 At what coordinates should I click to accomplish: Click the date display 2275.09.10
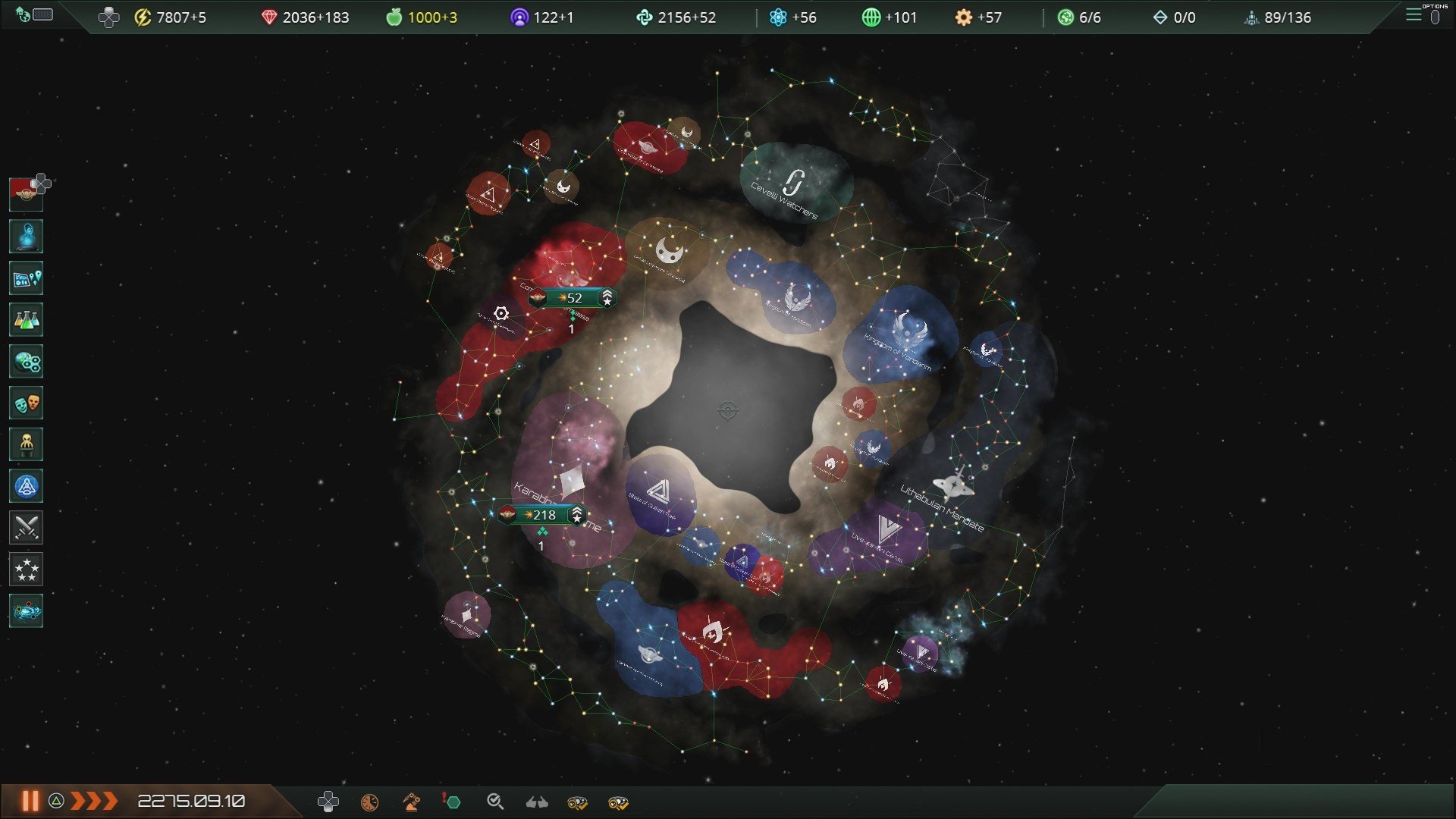pyautogui.click(x=193, y=800)
